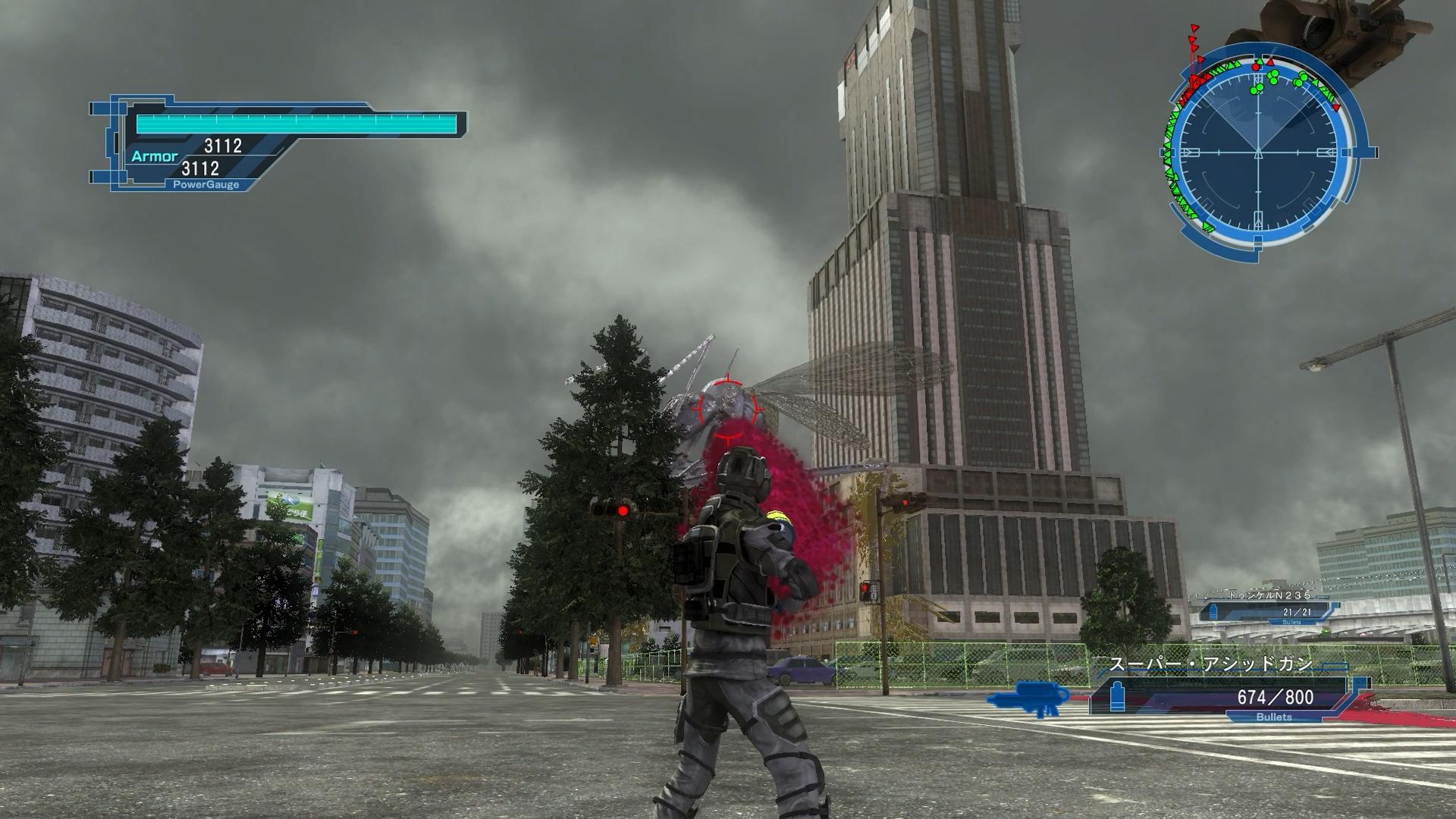Select the スーパー・アシッドガン weapon label
The width and height of the screenshot is (1456, 819).
(1211, 665)
